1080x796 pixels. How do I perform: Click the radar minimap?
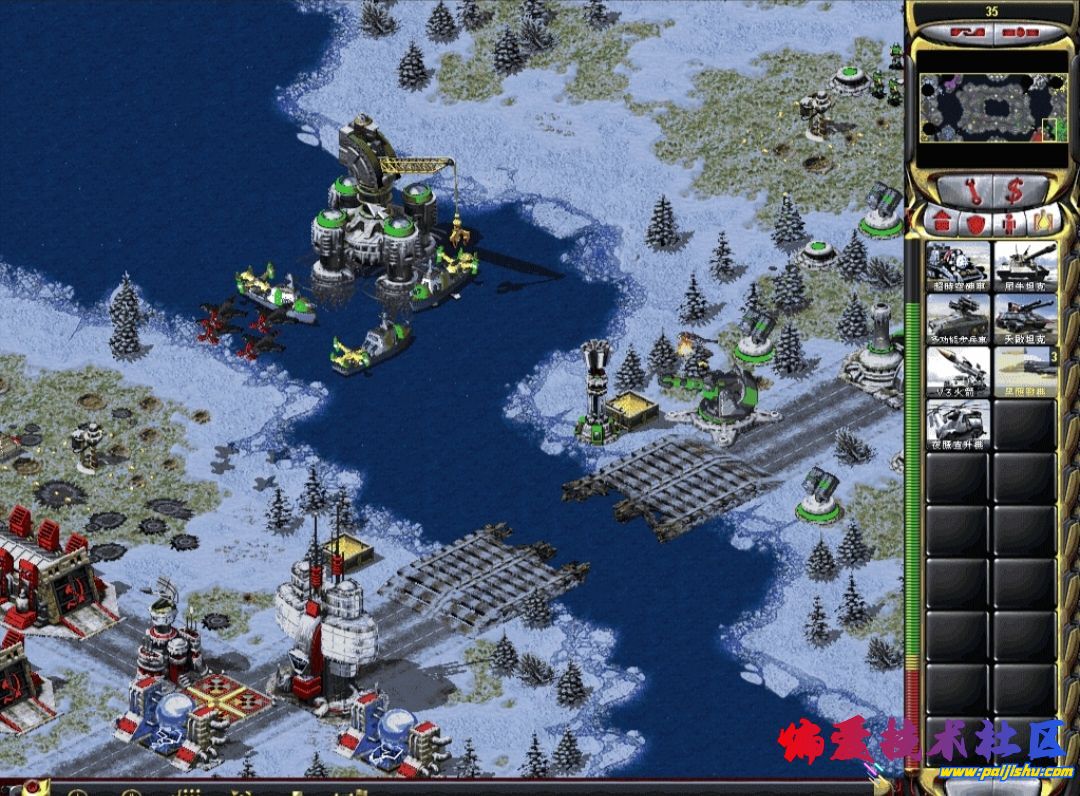click(991, 108)
